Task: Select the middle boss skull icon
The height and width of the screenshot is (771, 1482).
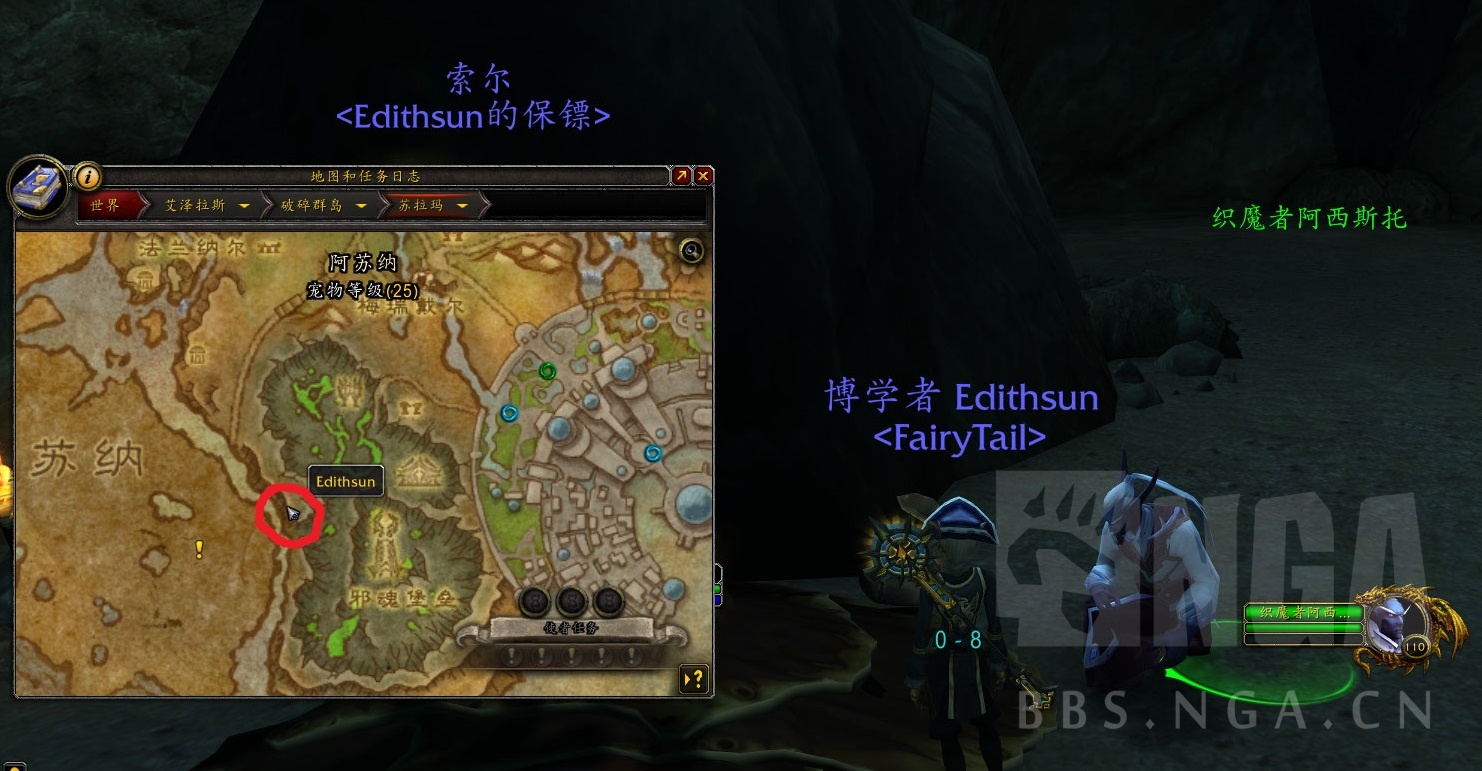Action: pos(571,601)
